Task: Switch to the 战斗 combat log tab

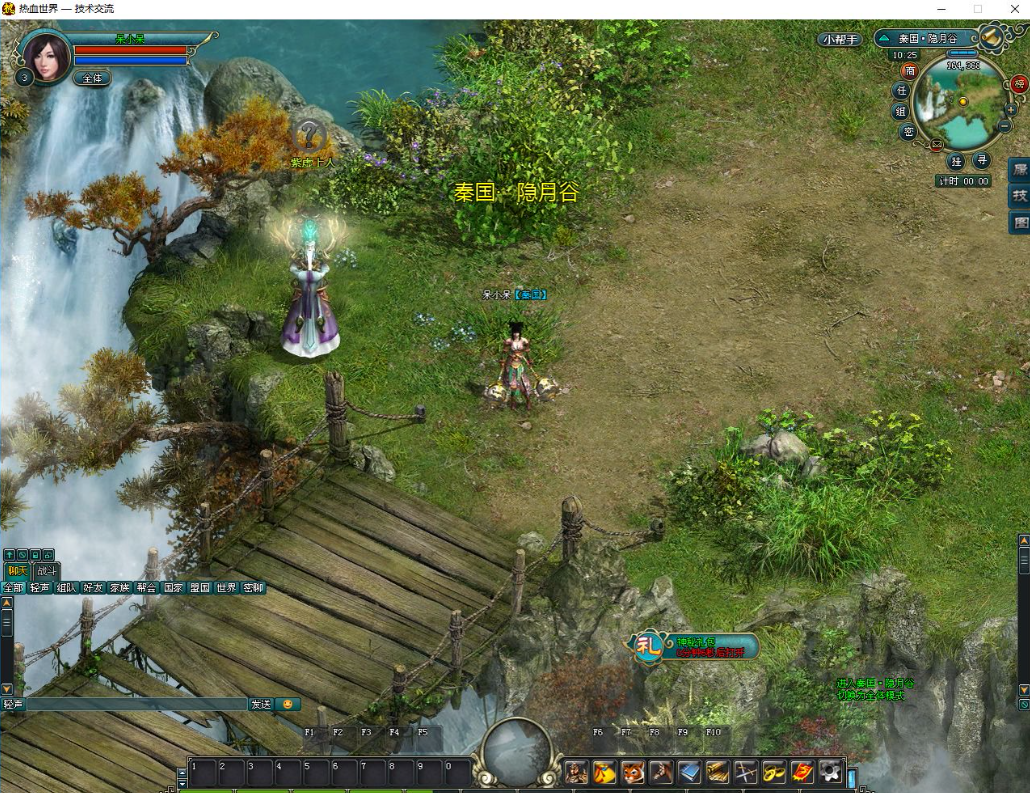Action: pos(46,570)
